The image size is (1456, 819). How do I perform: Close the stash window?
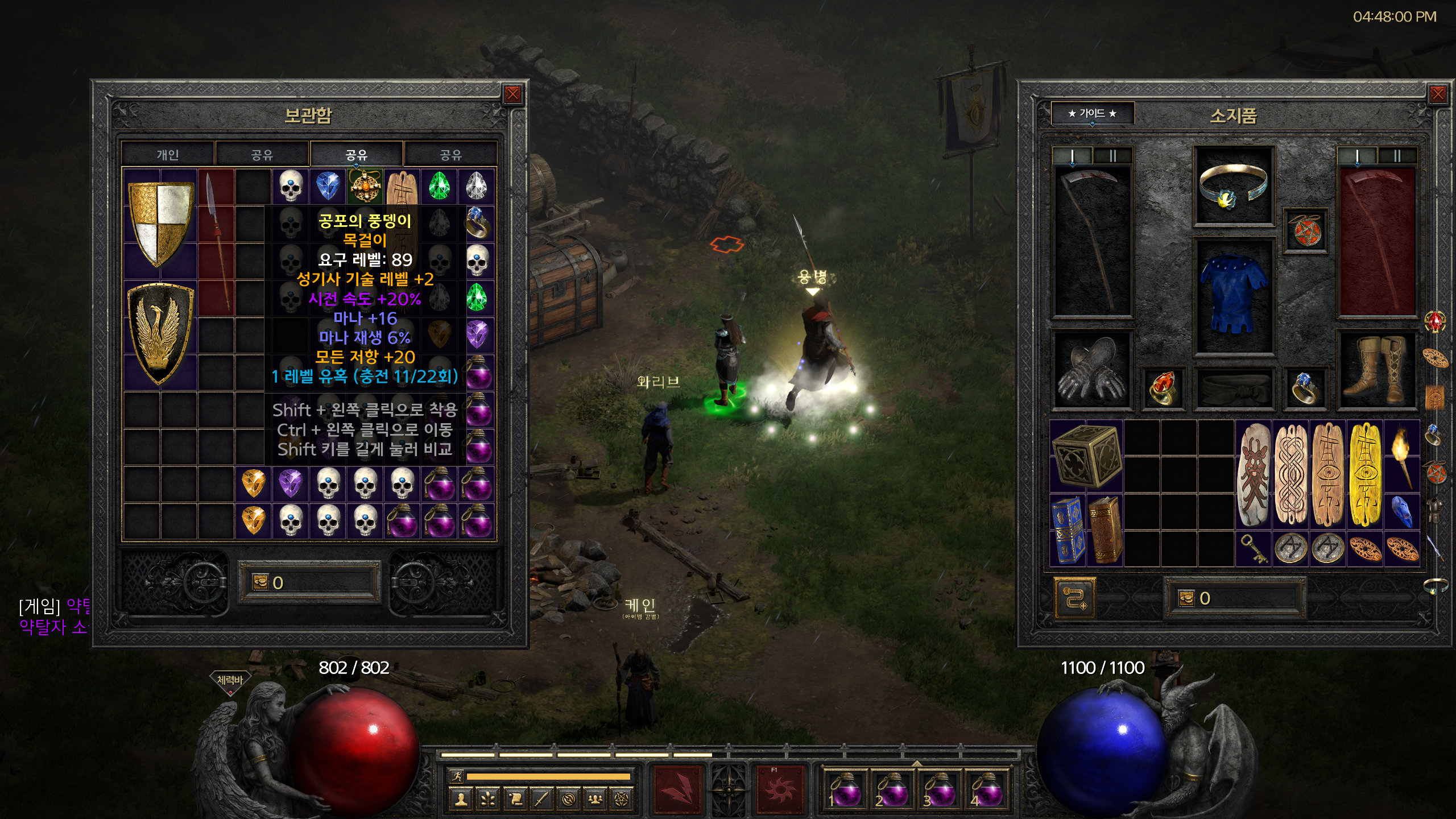(x=512, y=94)
